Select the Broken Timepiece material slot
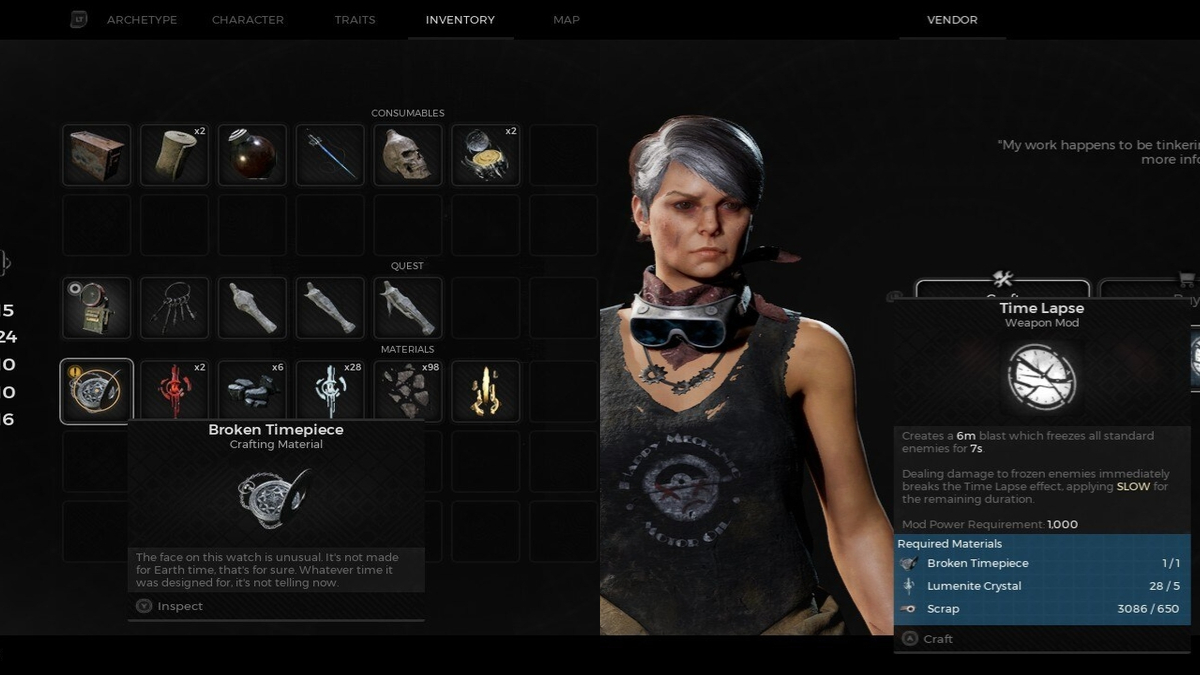Image resolution: width=1200 pixels, height=675 pixels. coord(97,391)
